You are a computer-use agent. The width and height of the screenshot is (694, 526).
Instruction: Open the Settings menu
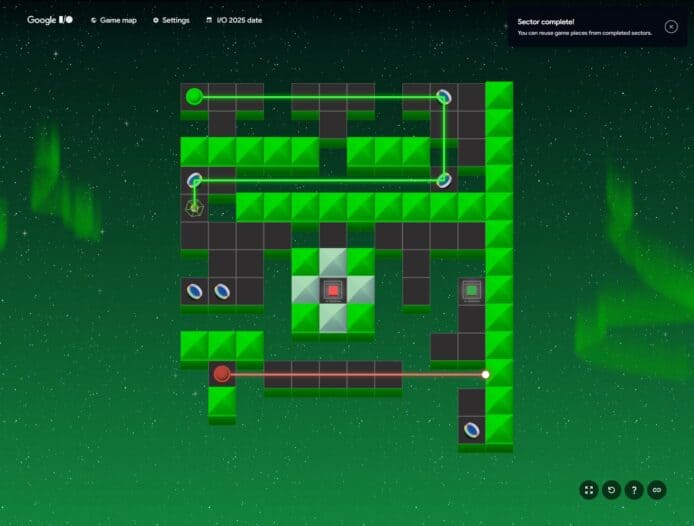[171, 20]
